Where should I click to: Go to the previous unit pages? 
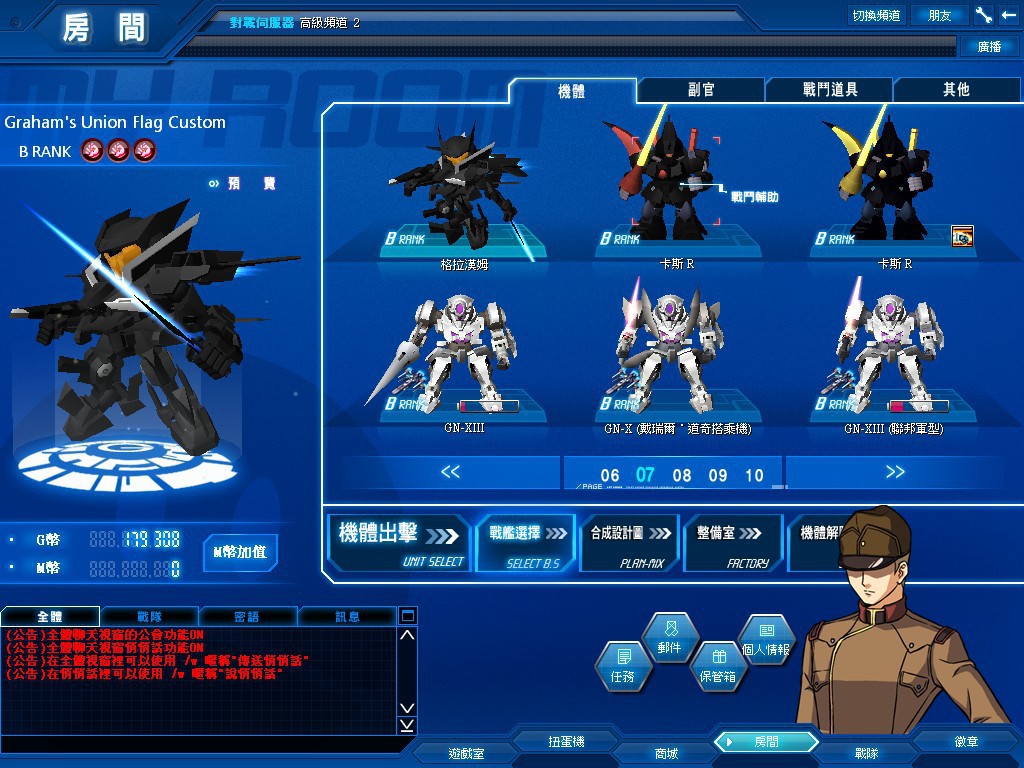click(450, 472)
